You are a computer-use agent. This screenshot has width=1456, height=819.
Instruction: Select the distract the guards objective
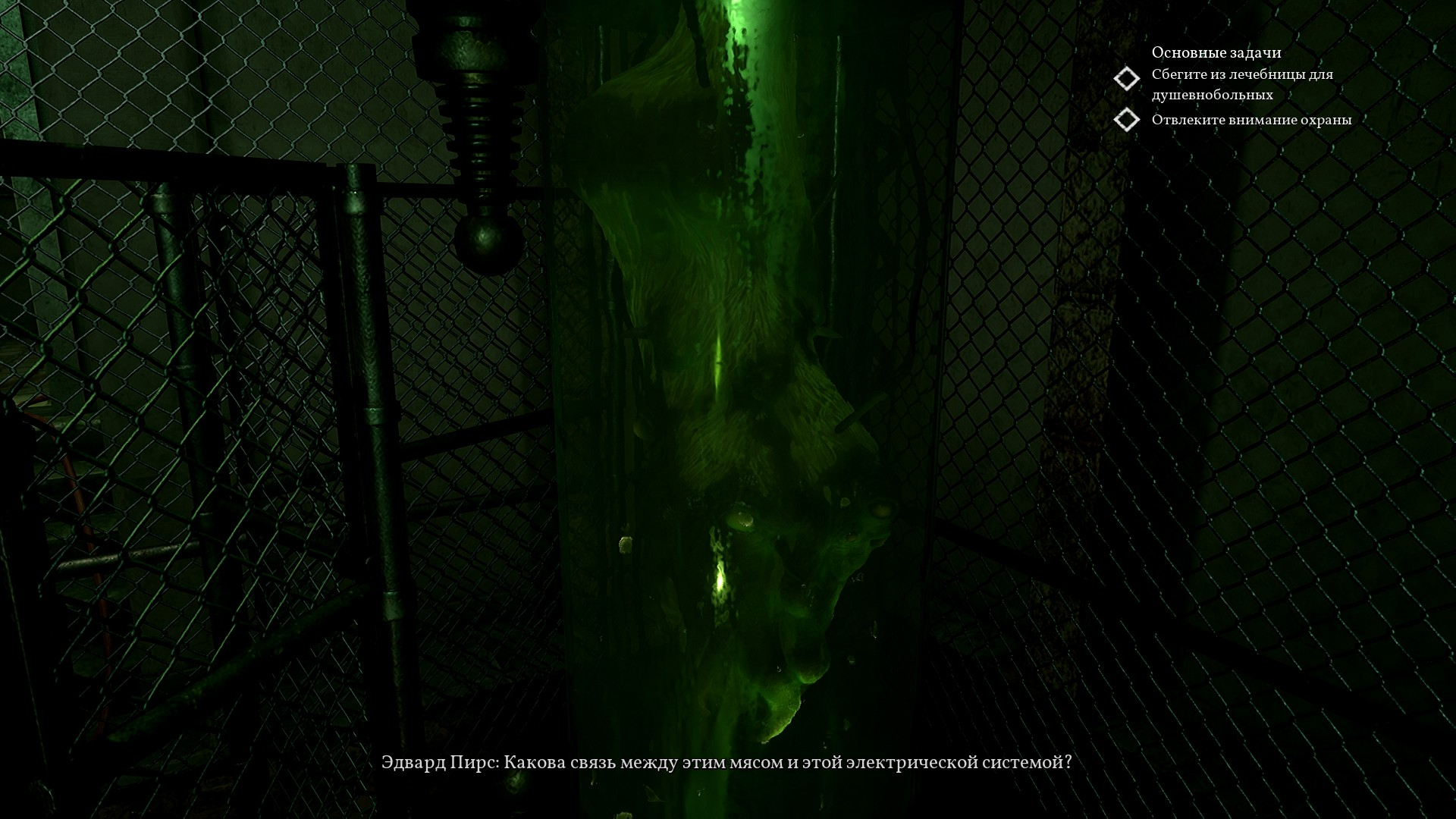1250,120
